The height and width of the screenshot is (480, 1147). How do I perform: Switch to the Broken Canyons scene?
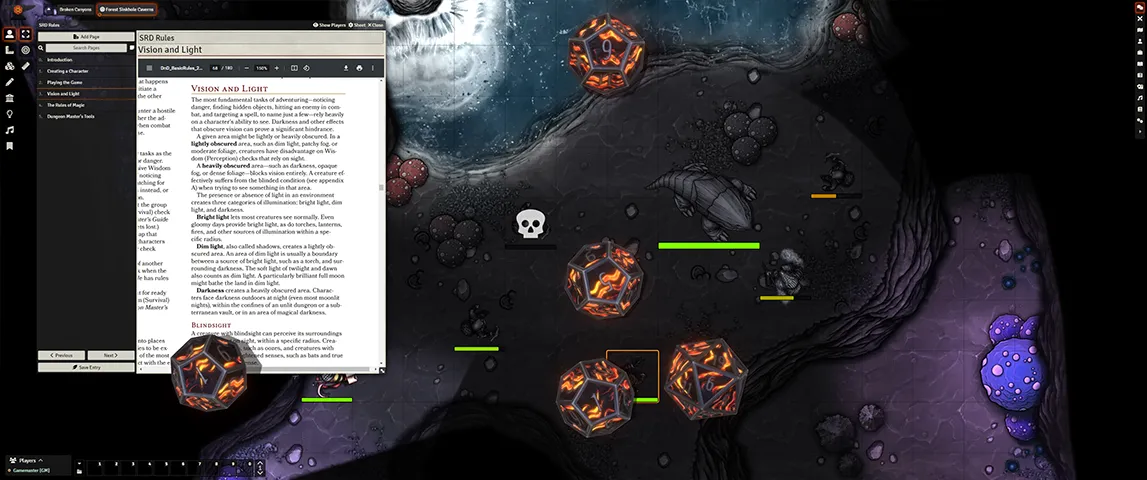click(73, 9)
